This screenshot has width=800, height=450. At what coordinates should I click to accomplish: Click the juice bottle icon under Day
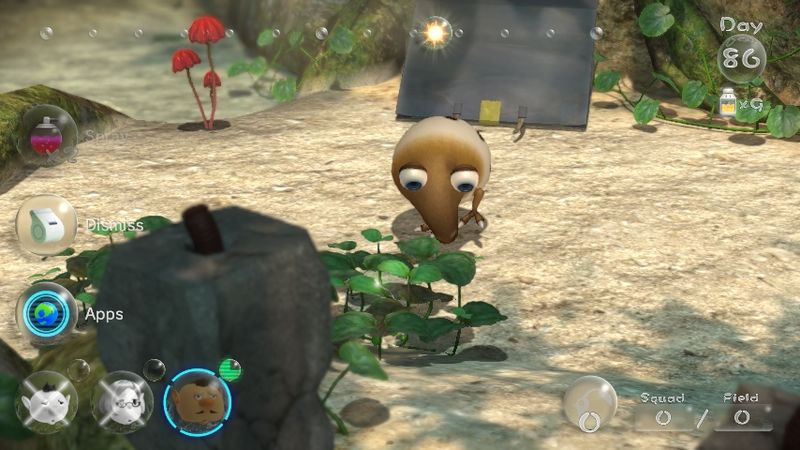[729, 103]
